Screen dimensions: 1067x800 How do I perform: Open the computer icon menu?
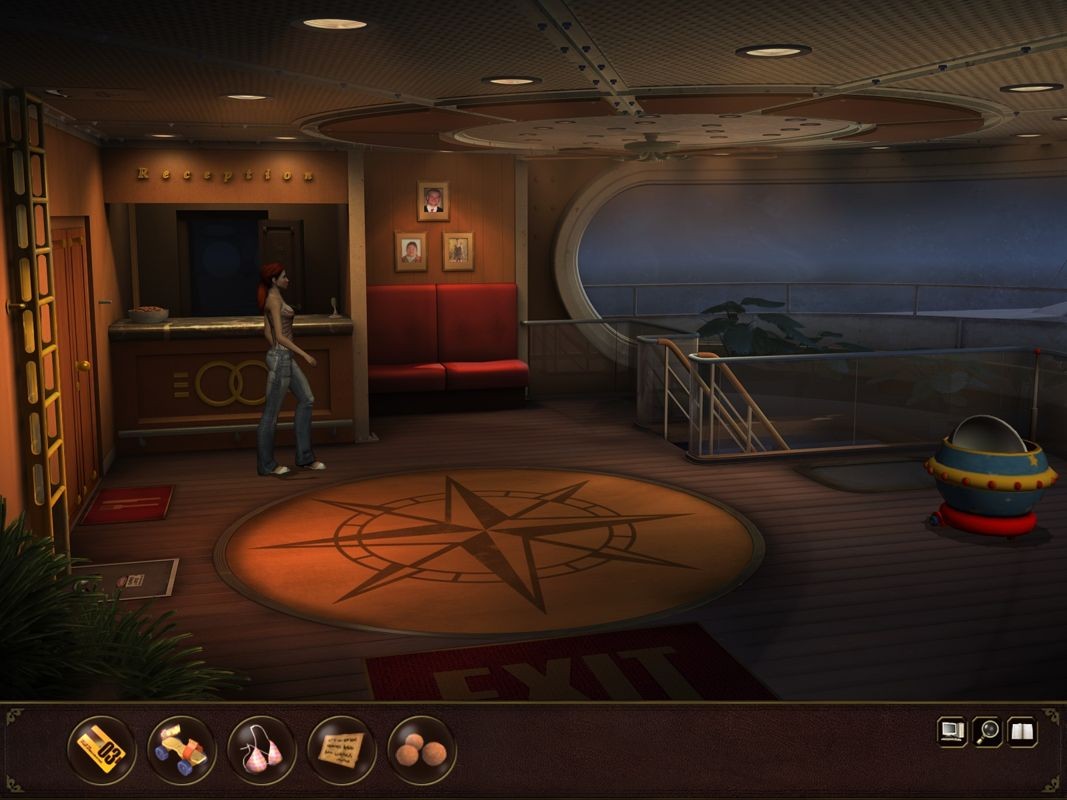pyautogui.click(x=952, y=732)
